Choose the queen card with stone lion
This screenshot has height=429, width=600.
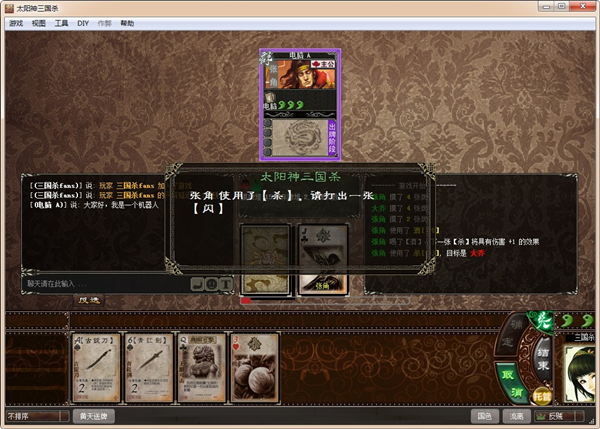click(x=201, y=367)
